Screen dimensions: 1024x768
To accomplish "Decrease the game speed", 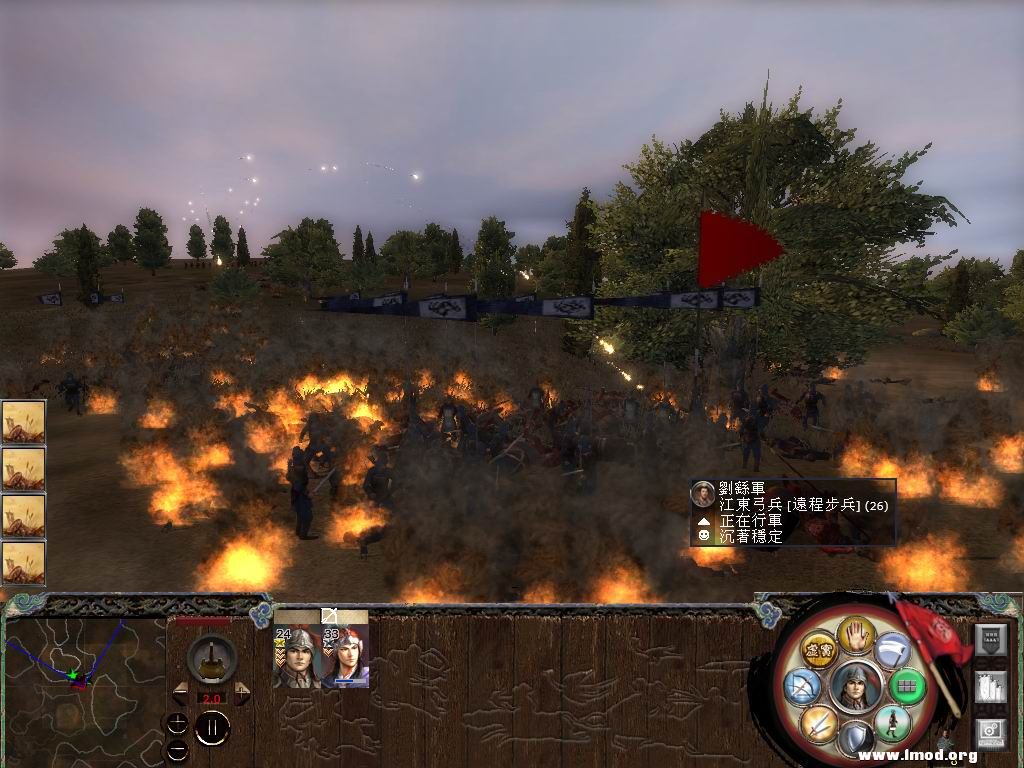I will coord(181,694).
